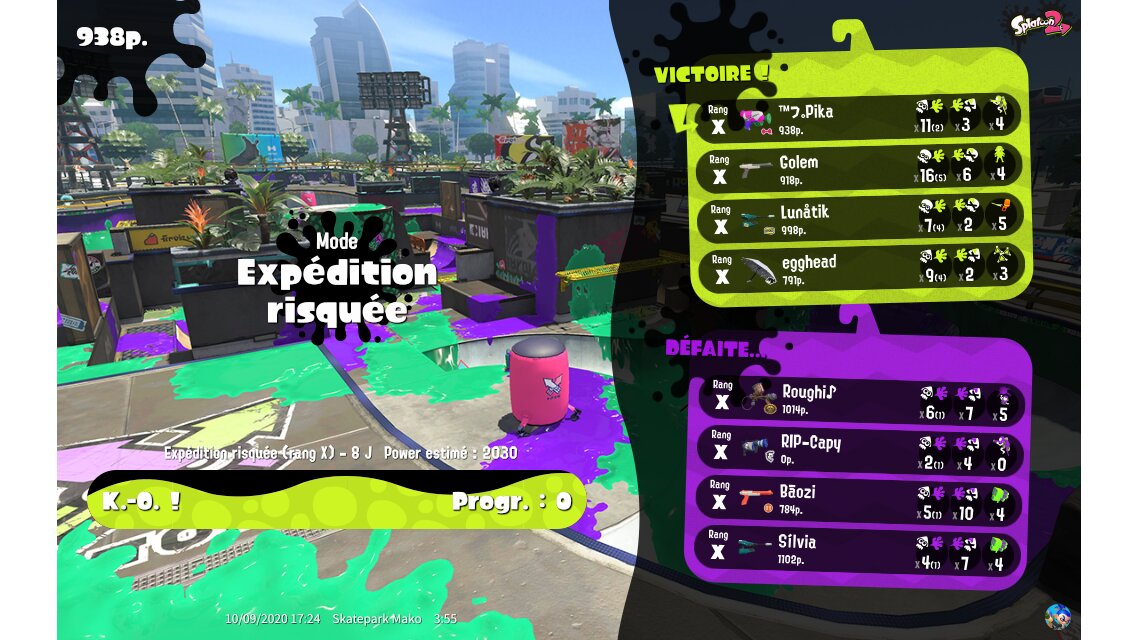This screenshot has width=1138, height=640.
Task: Open Bāozi's player row
Action: pos(858,500)
